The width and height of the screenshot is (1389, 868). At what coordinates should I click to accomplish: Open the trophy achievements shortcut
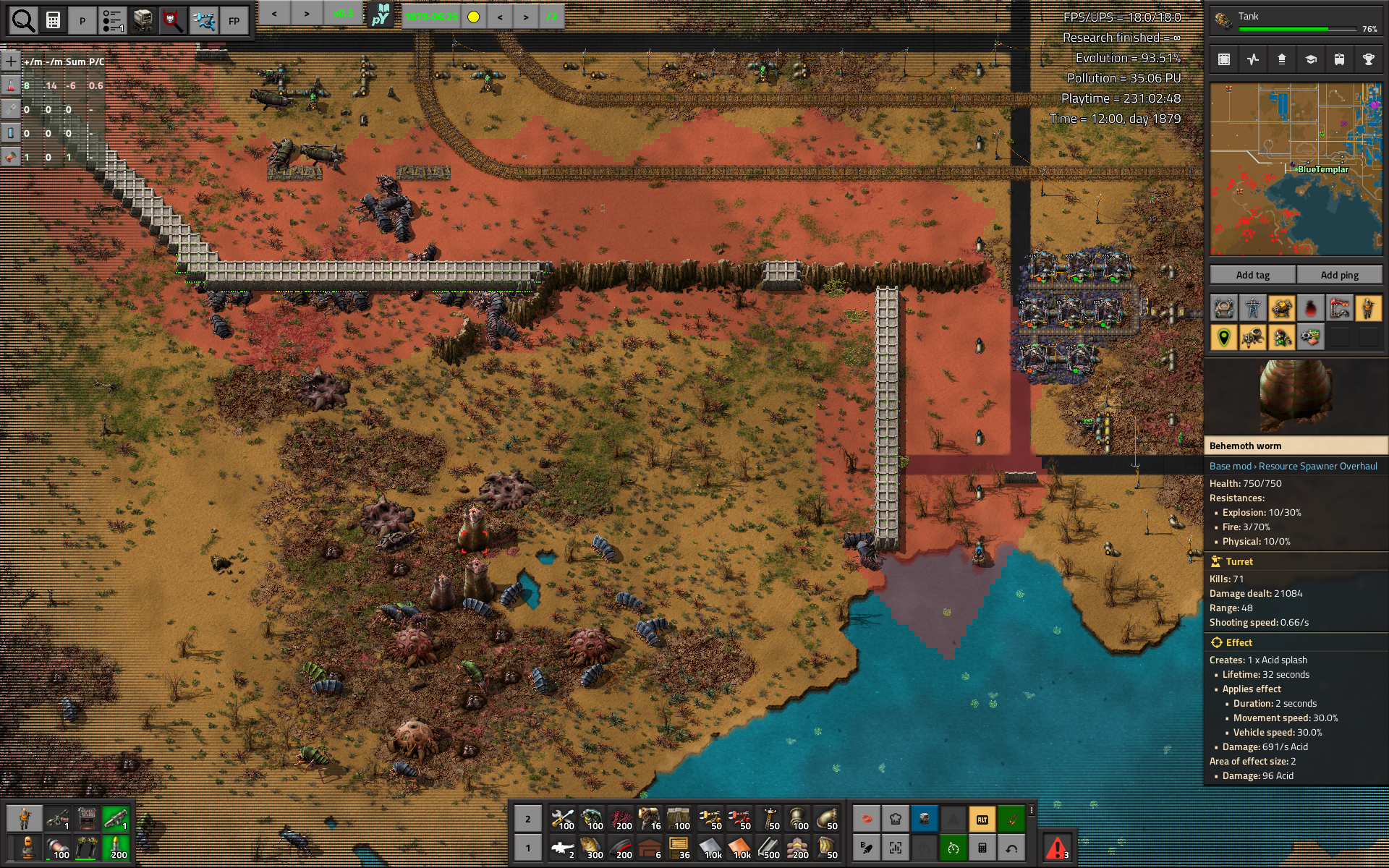point(1368,59)
